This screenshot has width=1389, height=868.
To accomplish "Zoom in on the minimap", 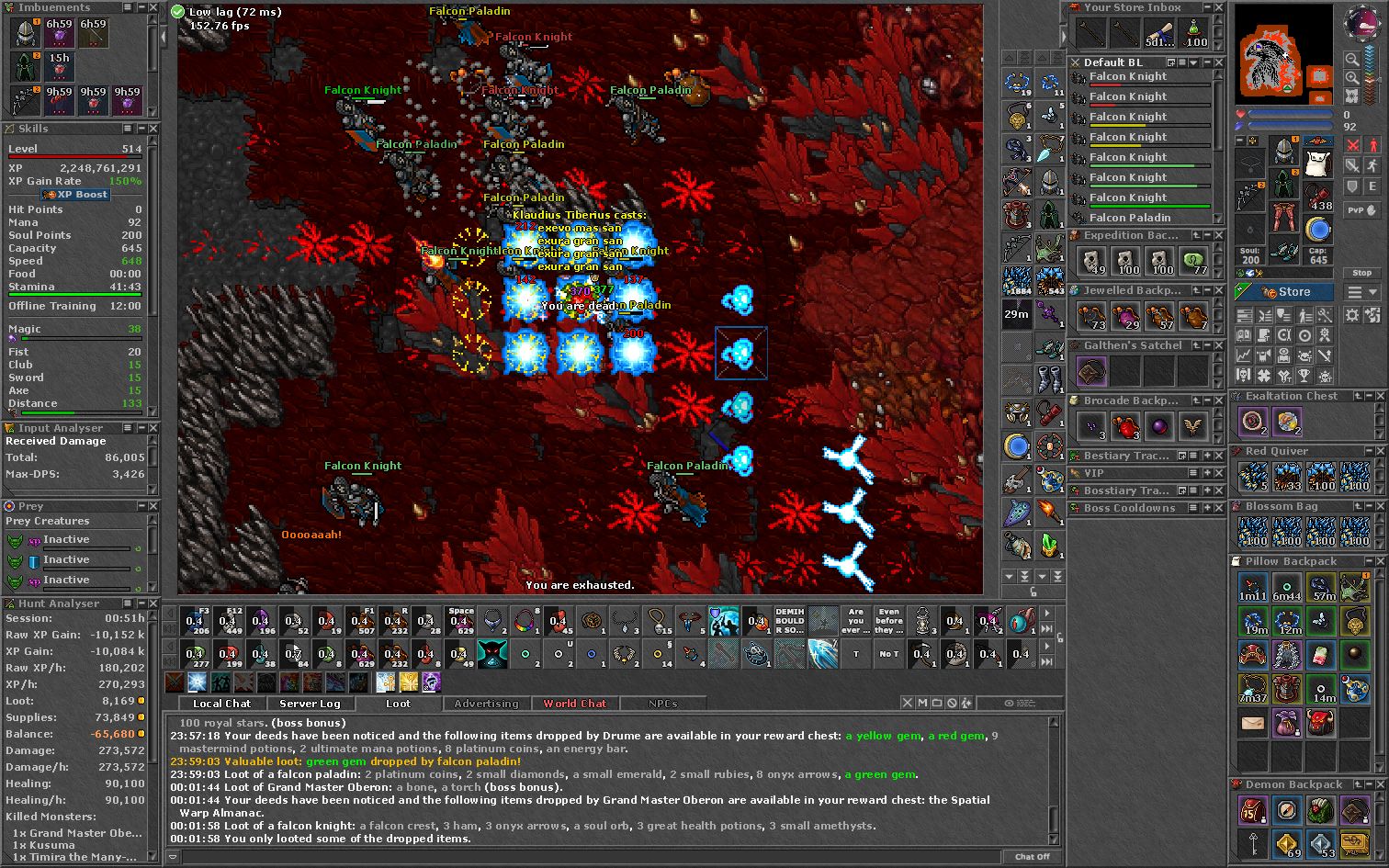I will 1352,59.
